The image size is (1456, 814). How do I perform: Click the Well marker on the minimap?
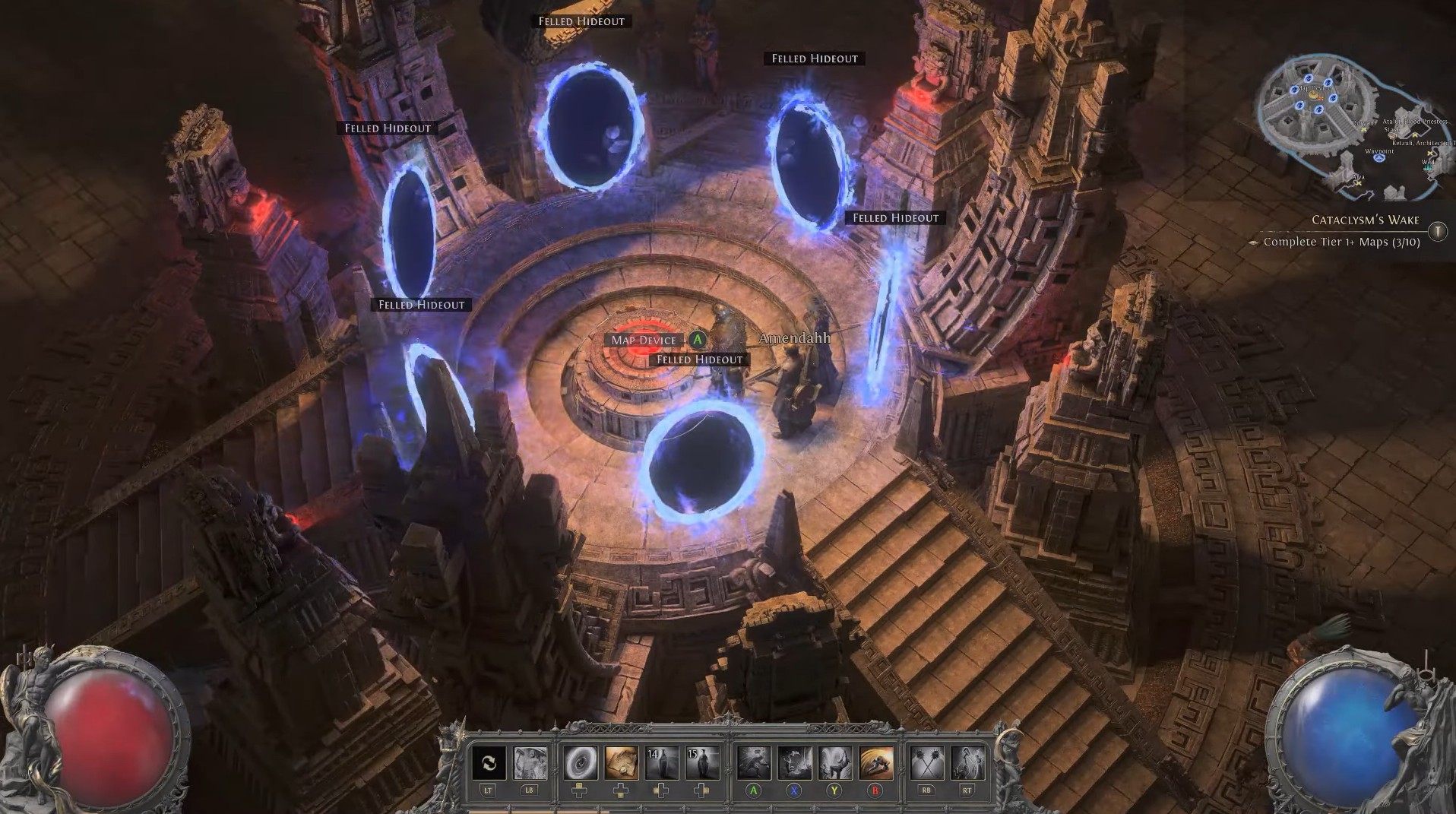1429,169
